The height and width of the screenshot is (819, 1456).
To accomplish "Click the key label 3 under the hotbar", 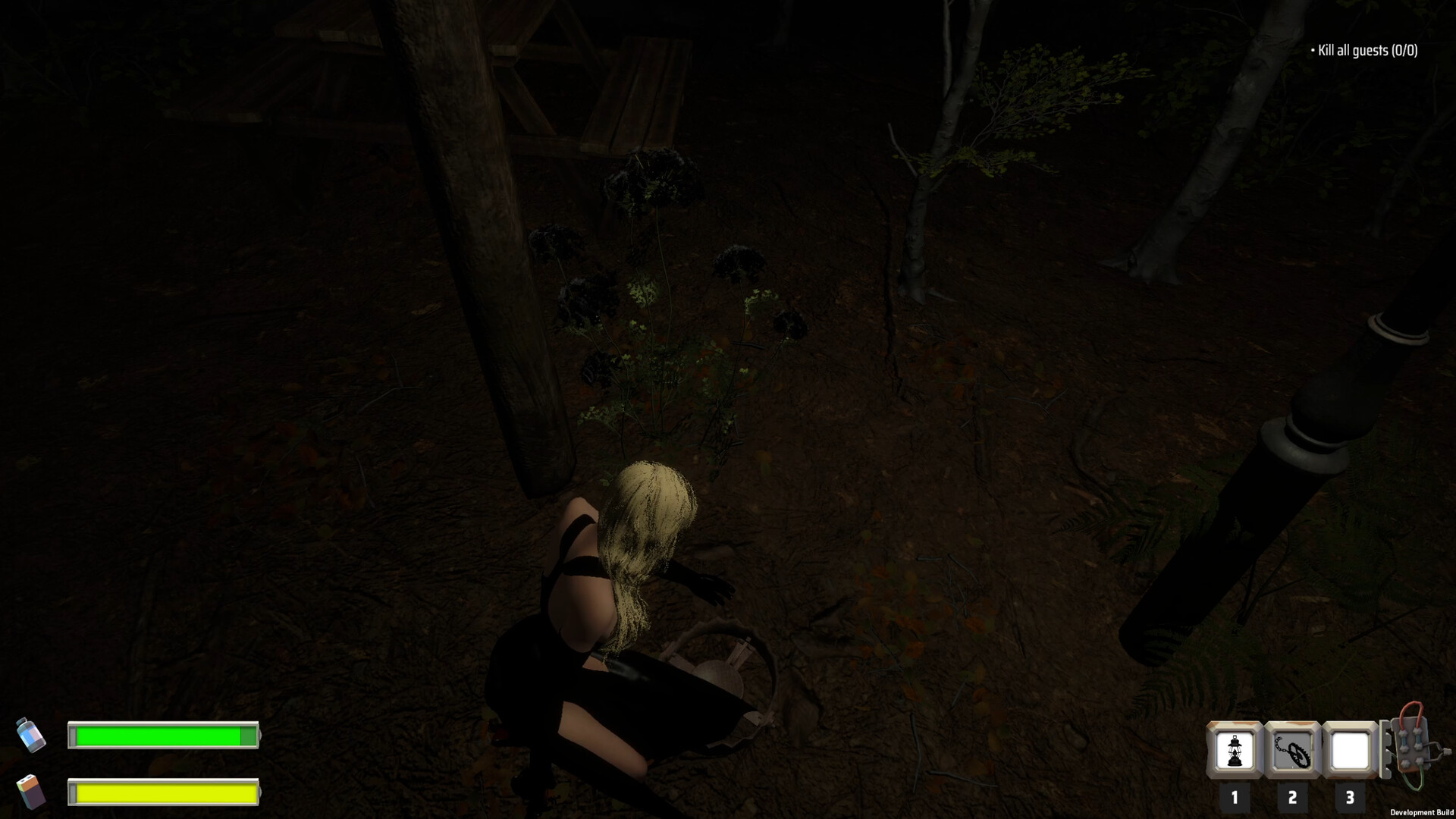I will tap(1349, 797).
